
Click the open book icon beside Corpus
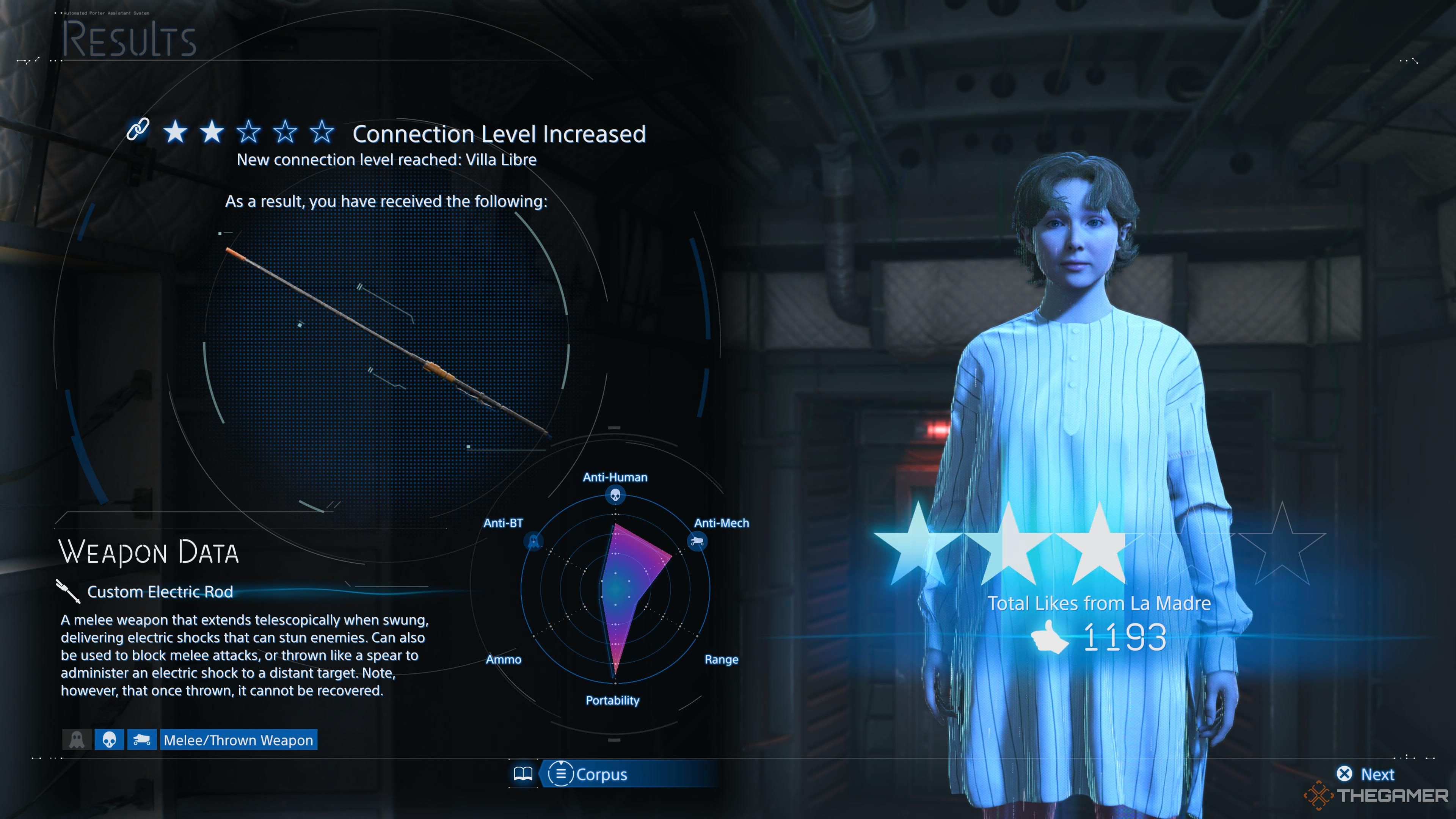(523, 774)
